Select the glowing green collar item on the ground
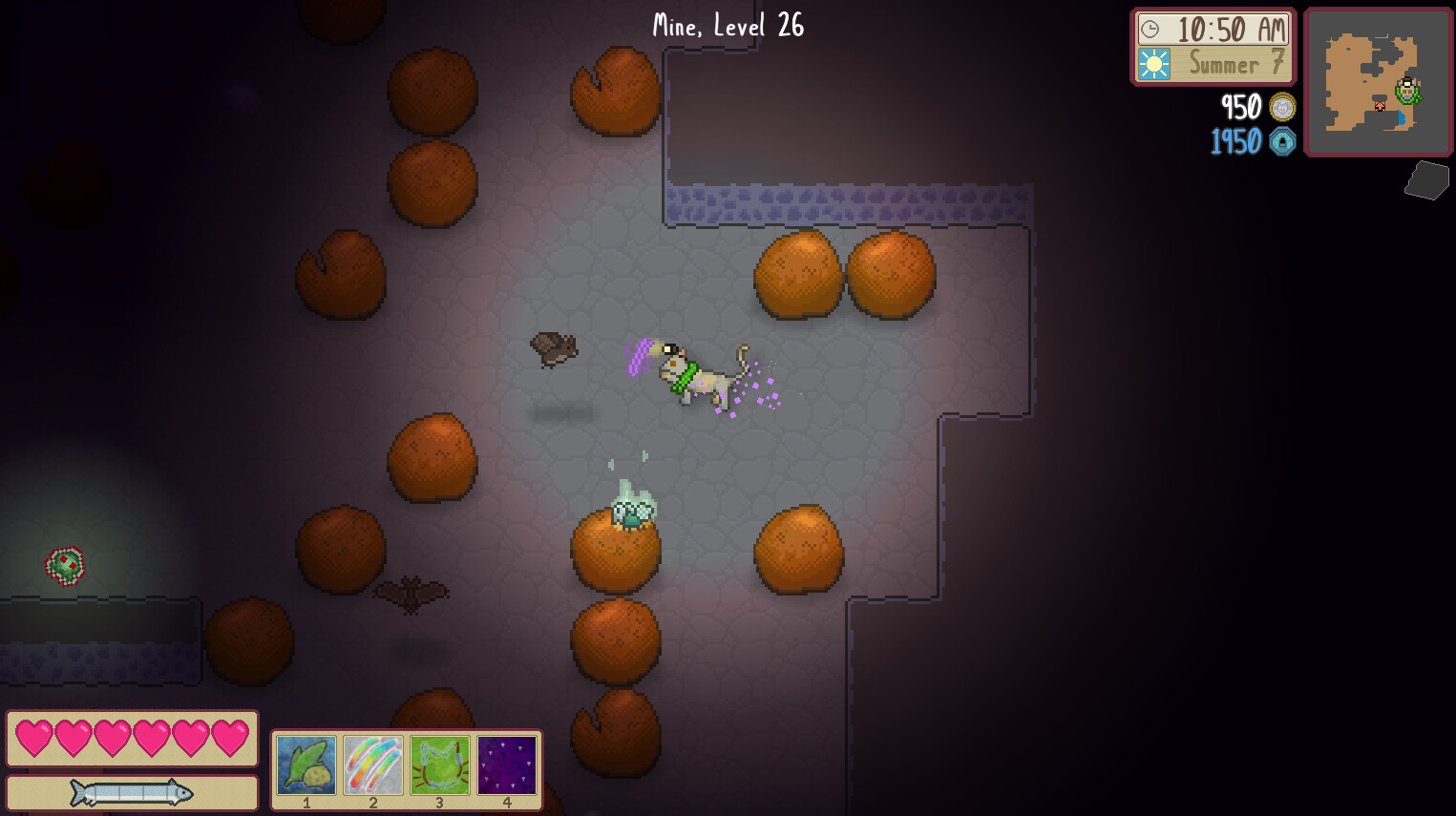Image resolution: width=1456 pixels, height=816 pixels. (65, 565)
